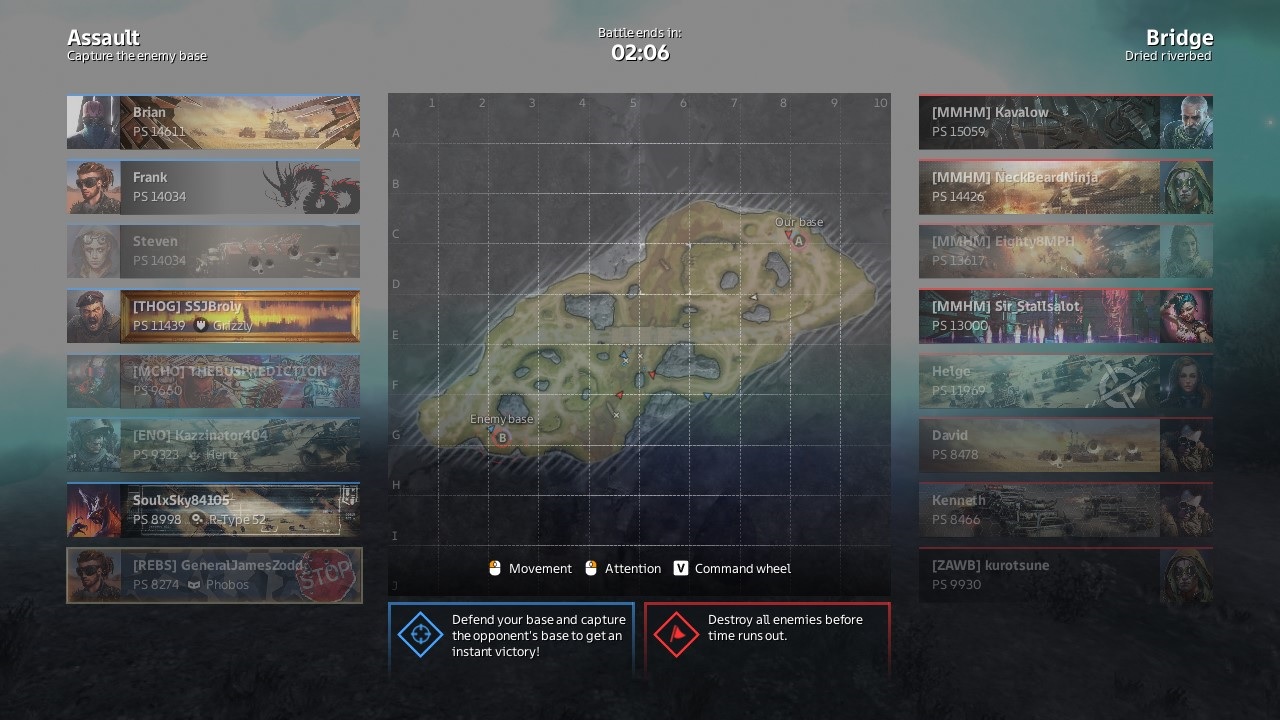This screenshot has width=1280, height=720.
Task: Click [REBS] GeneralJamesZodd player row
Action: [x=213, y=575]
